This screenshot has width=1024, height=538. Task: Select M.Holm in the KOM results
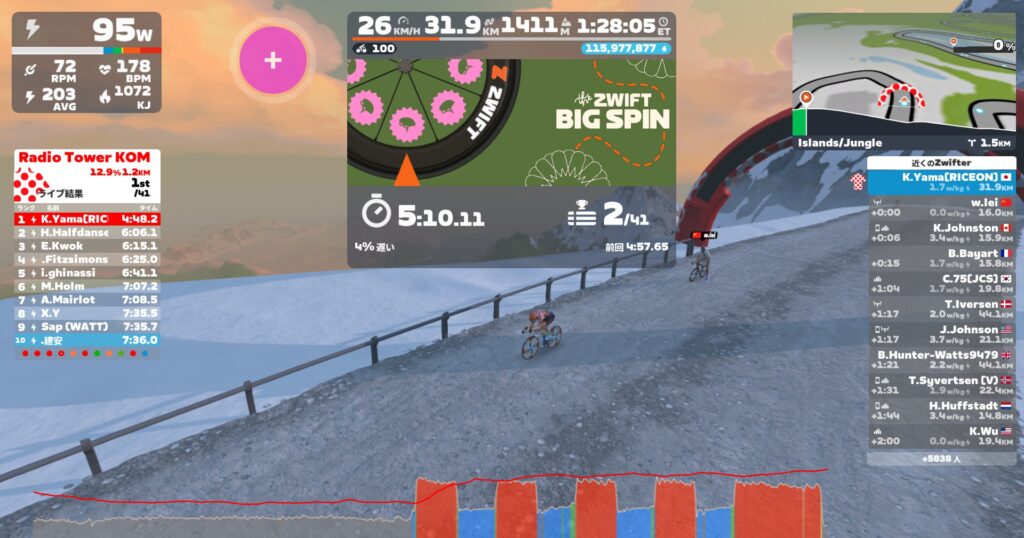[x=86, y=286]
